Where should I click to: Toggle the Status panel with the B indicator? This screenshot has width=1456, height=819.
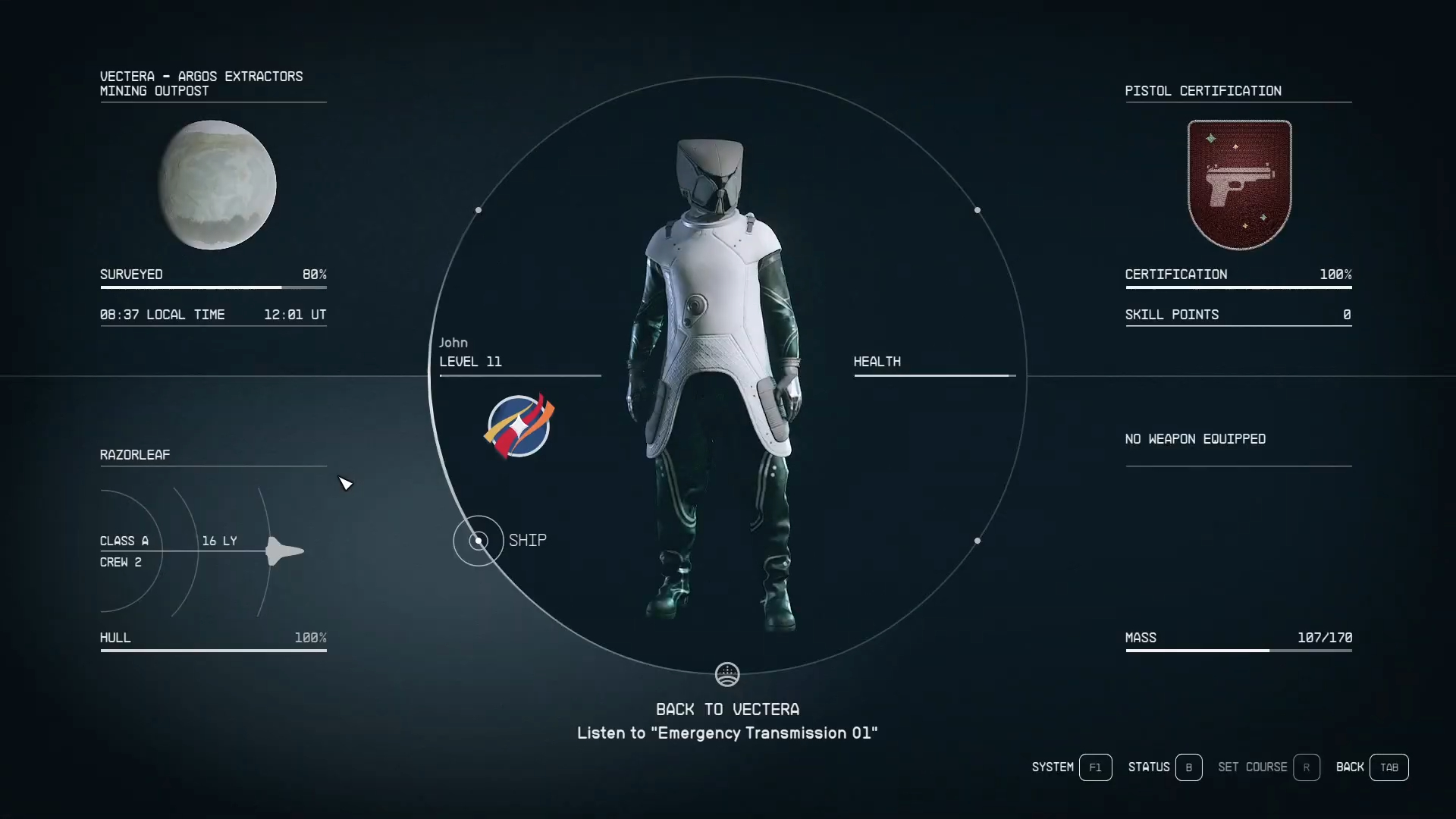coord(1188,767)
